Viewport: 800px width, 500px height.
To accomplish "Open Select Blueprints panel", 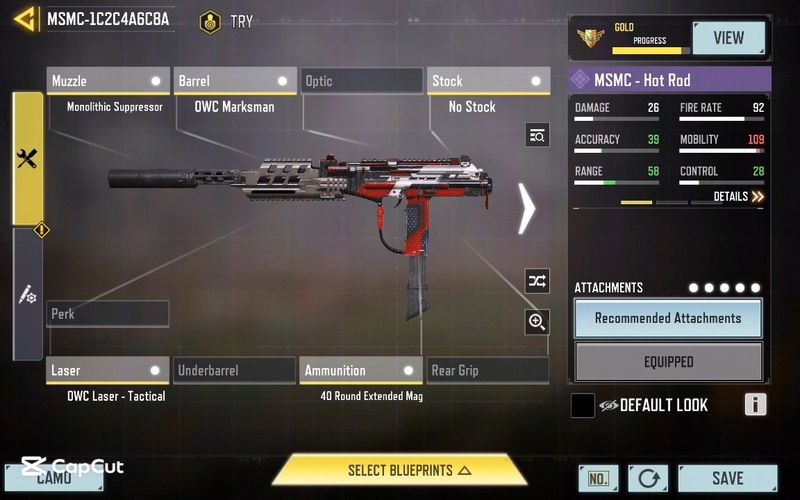I will [x=399, y=470].
